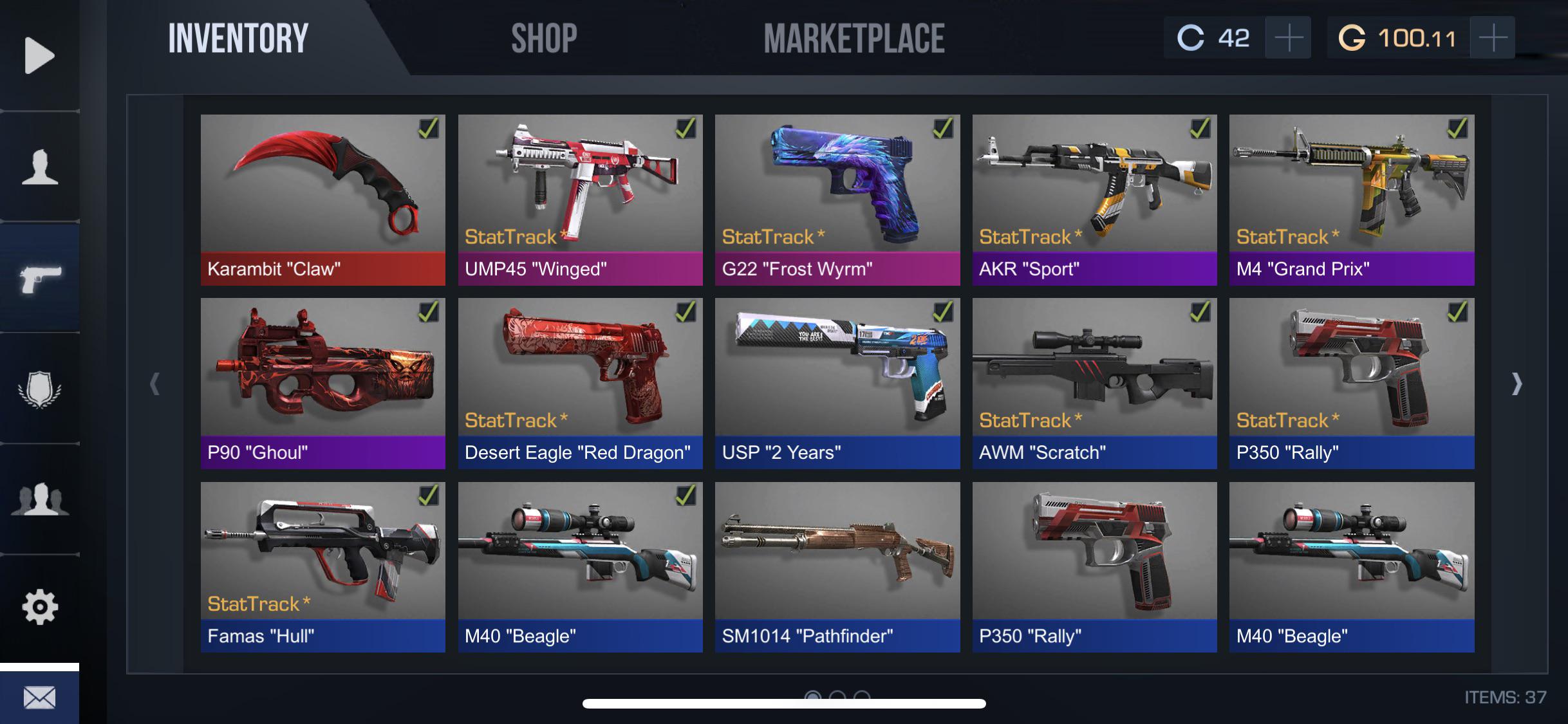The width and height of the screenshot is (1568, 724).
Task: Click the silver coin currency icon
Action: 1193,37
